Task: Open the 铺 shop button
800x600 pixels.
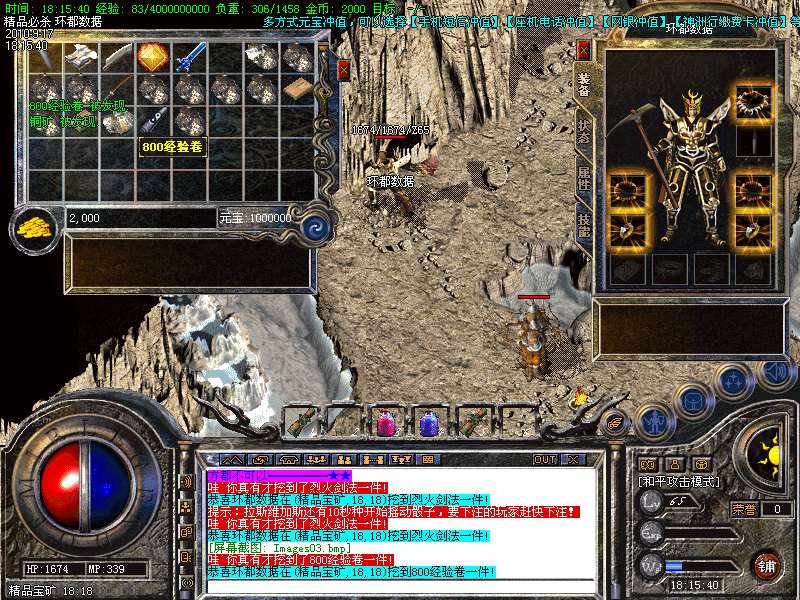Action: pos(766,565)
